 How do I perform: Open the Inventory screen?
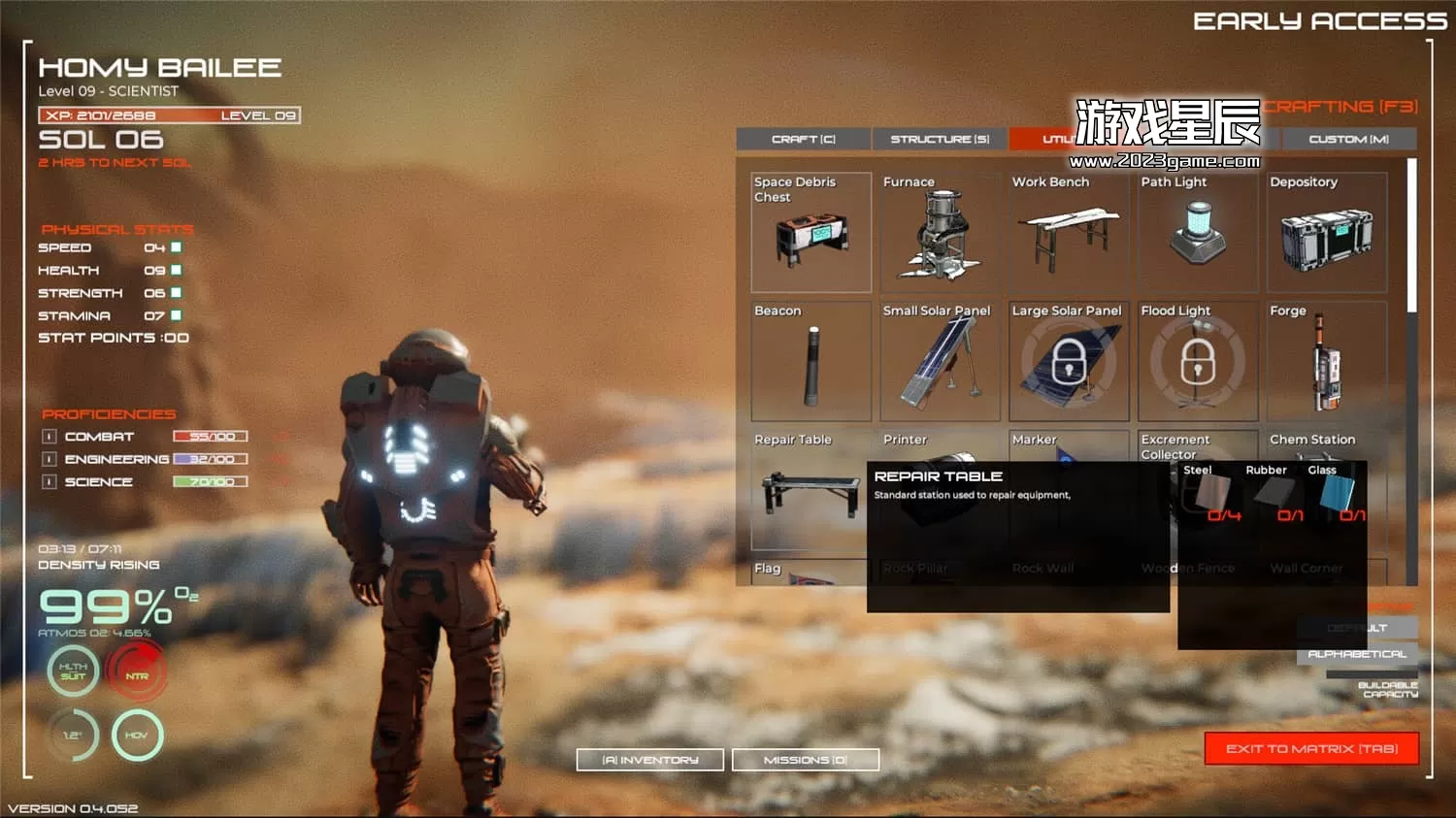(649, 760)
